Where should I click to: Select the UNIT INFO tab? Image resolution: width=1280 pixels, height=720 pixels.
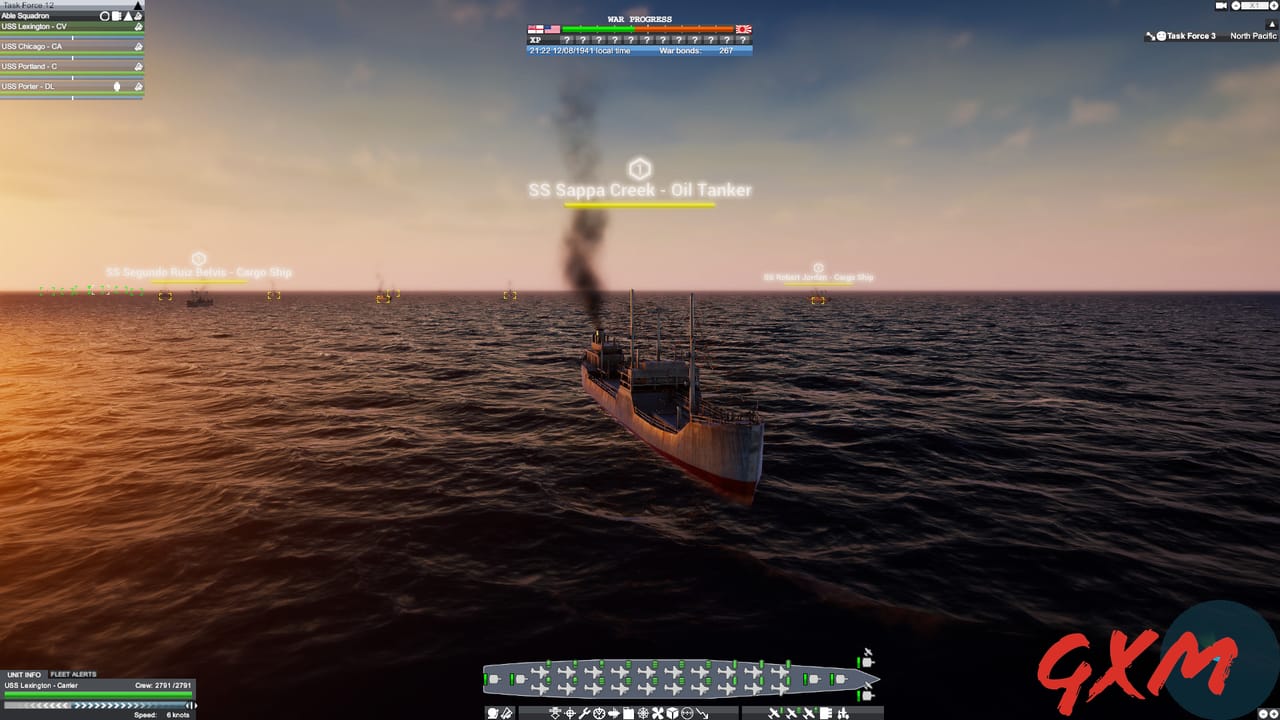coord(25,673)
